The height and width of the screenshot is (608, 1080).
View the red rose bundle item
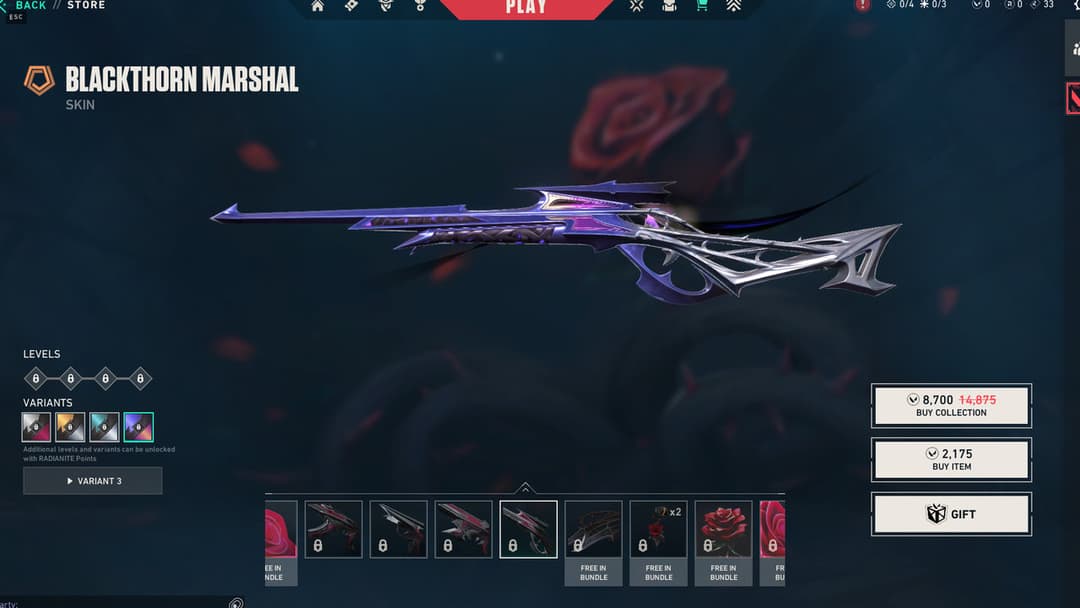tap(723, 529)
